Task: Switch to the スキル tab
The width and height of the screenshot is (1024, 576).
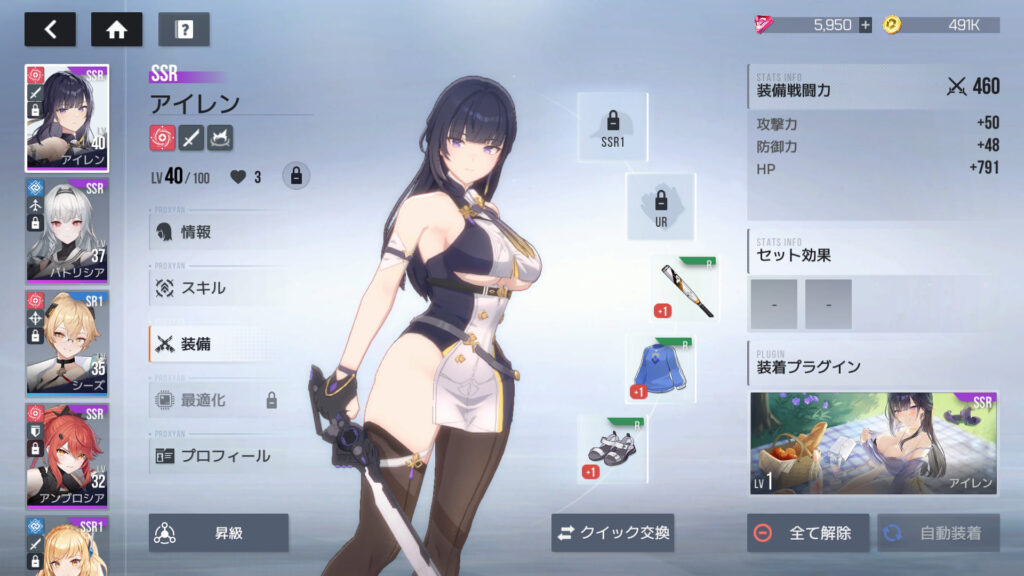Action: (x=216, y=288)
